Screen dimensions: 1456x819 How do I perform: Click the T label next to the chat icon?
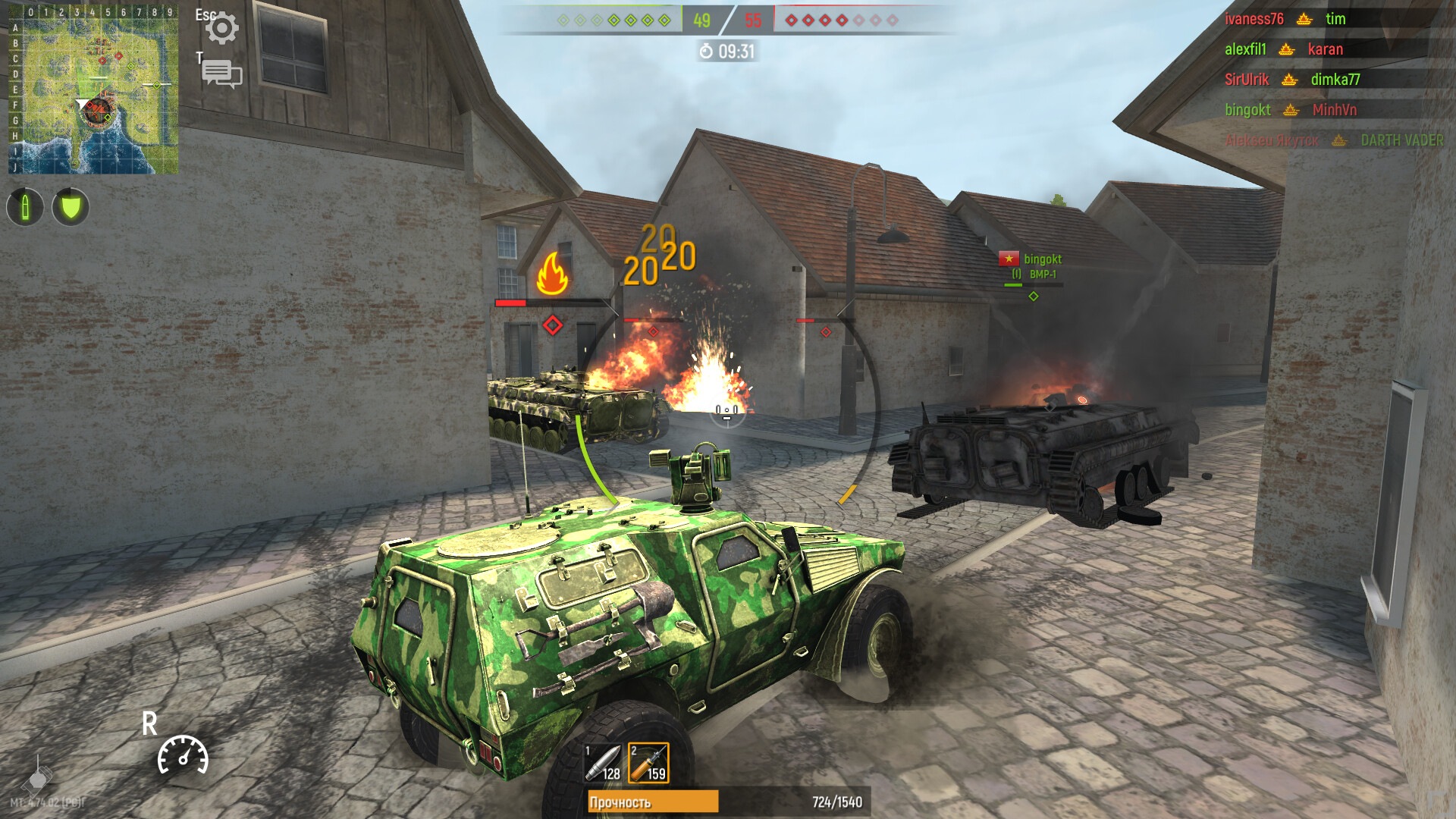[199, 58]
